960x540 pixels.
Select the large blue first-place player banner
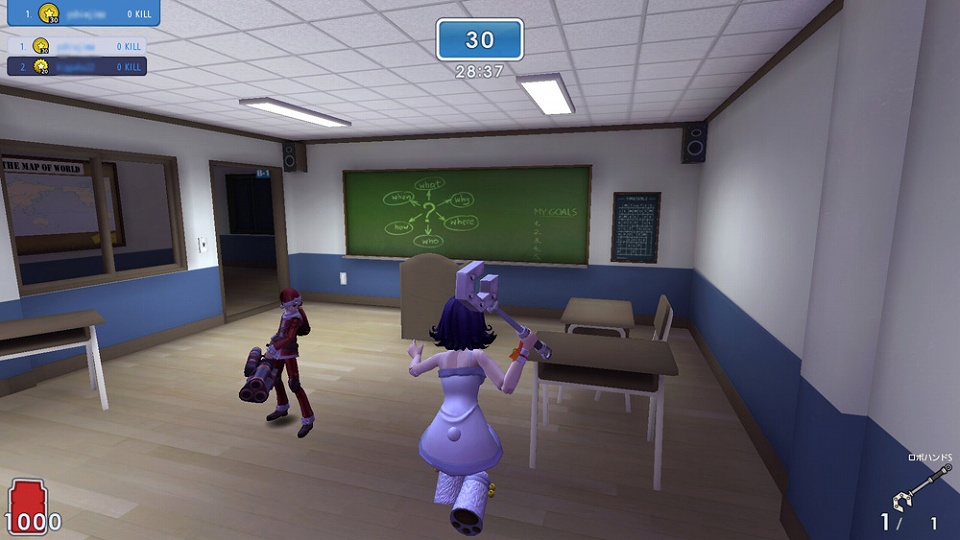[x=80, y=14]
